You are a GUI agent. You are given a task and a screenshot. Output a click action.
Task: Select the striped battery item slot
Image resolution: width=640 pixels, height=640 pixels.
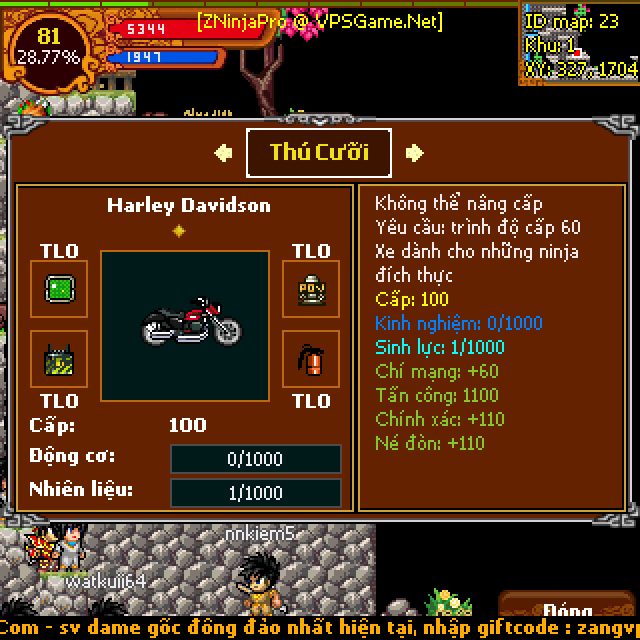pos(59,359)
